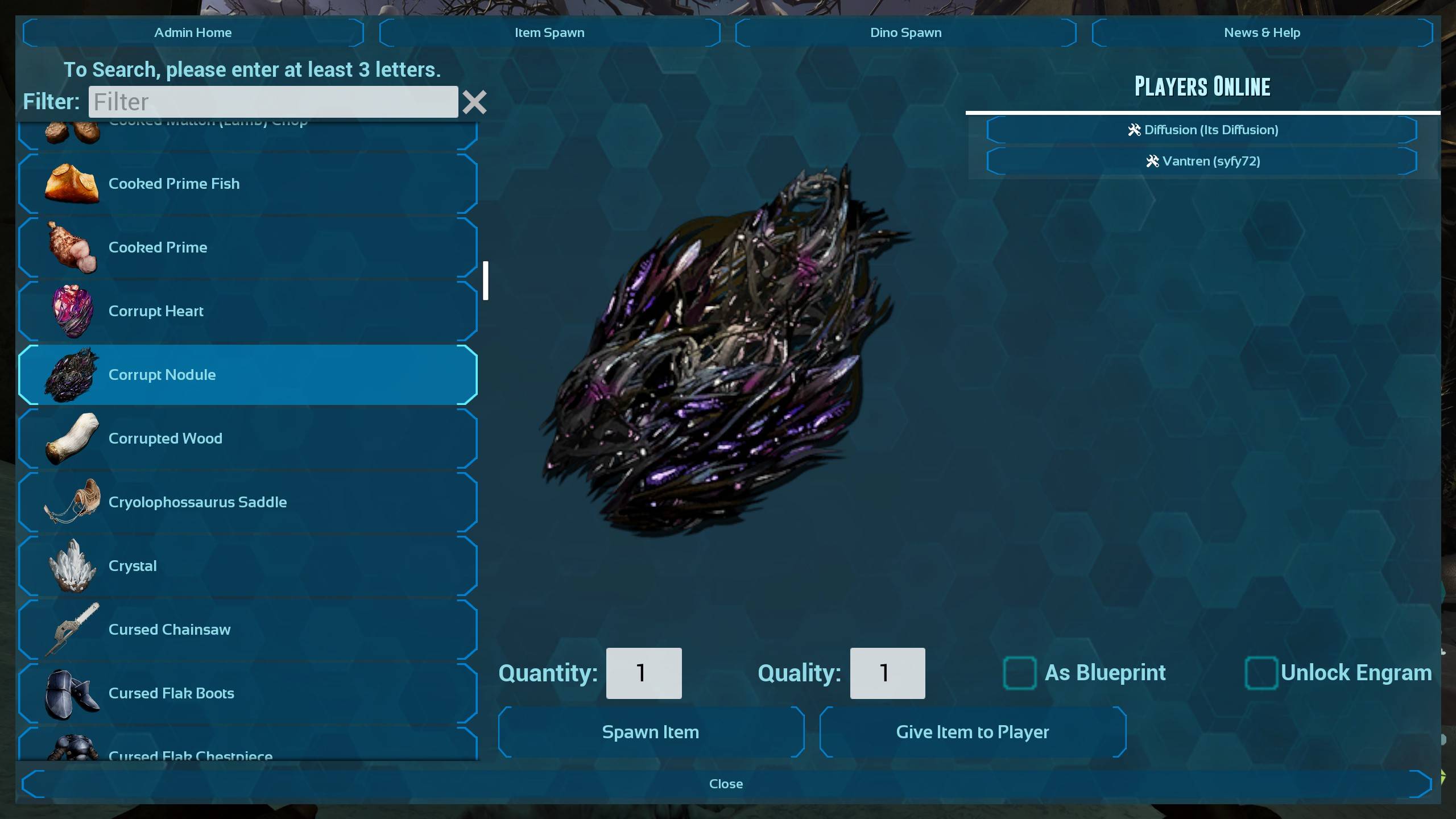The image size is (1456, 819).
Task: Choose Crystal from the item list
Action: (248, 566)
